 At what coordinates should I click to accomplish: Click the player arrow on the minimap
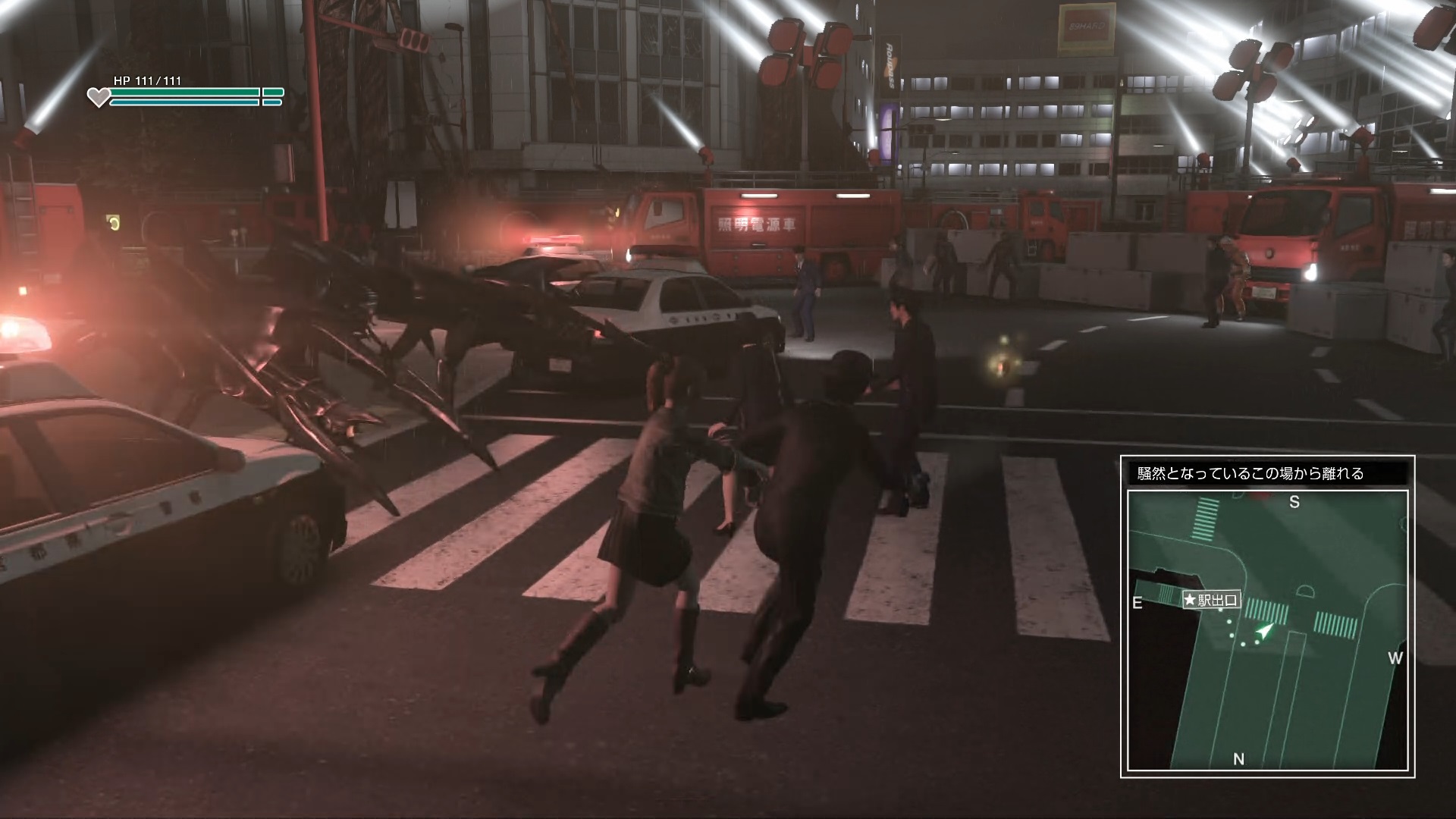tap(1263, 630)
